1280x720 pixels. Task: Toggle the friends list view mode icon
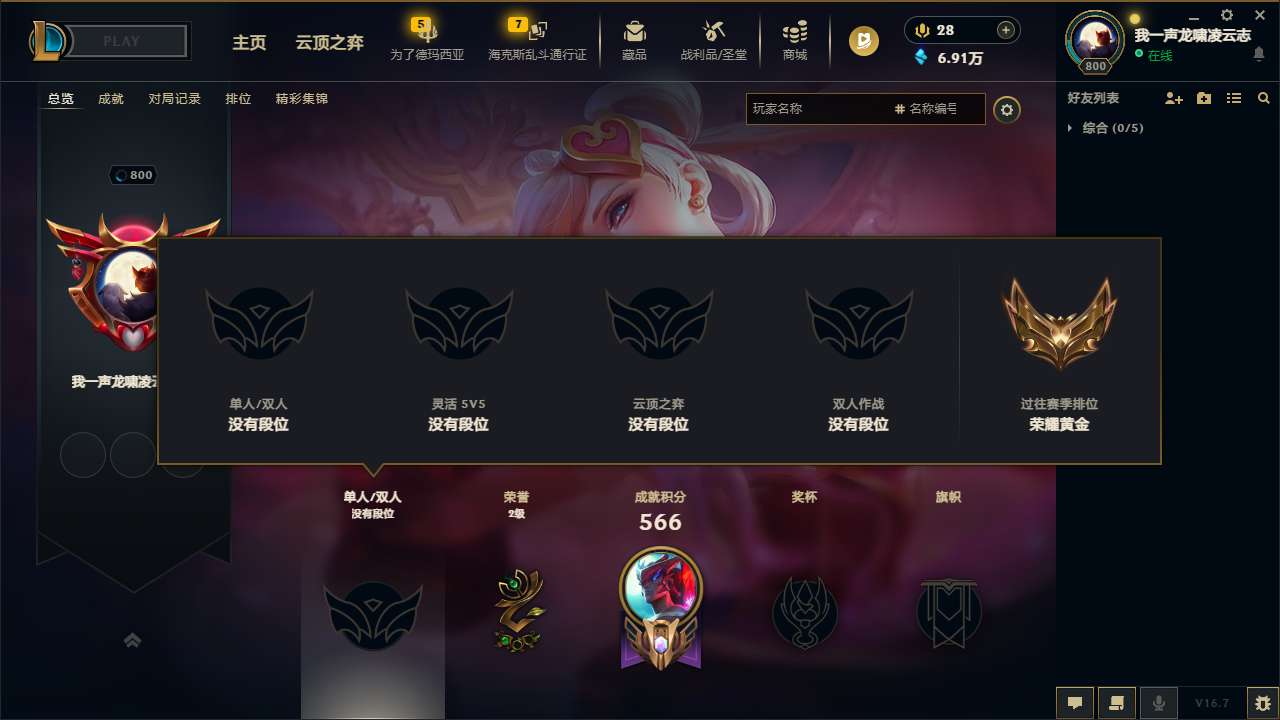tap(1234, 98)
